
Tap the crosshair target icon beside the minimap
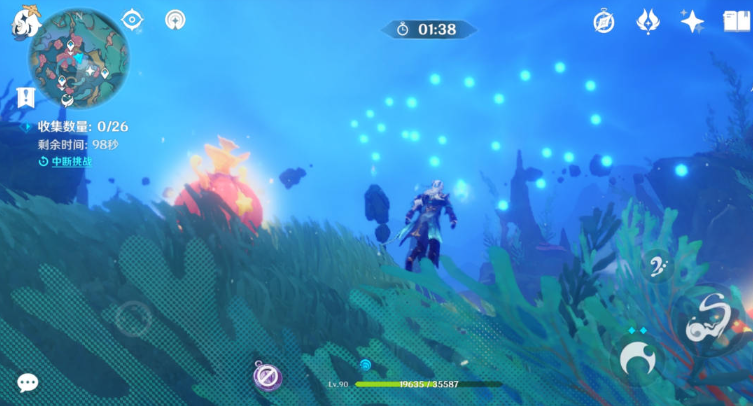(x=132, y=20)
